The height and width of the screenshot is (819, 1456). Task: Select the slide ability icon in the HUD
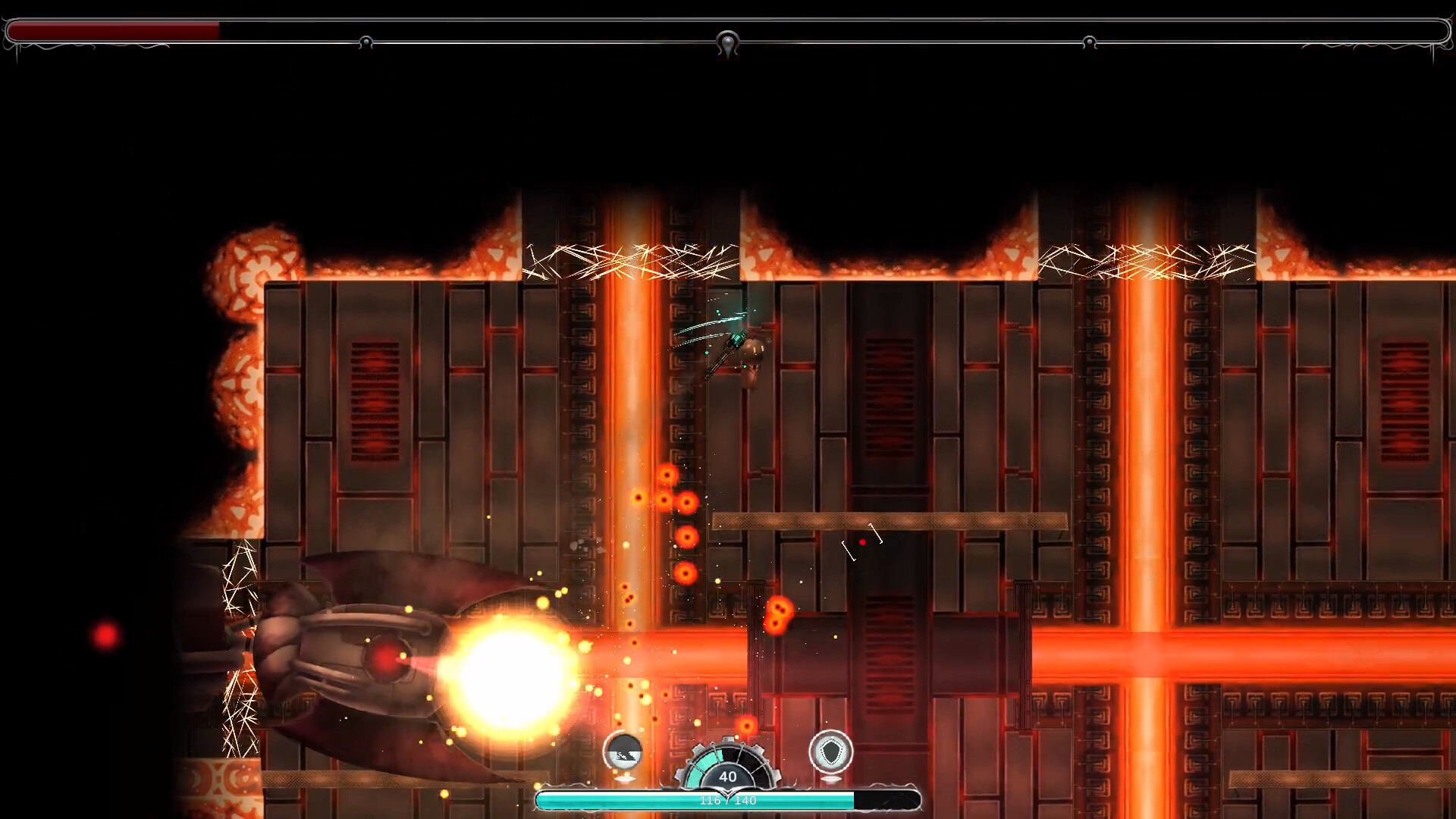[623, 753]
